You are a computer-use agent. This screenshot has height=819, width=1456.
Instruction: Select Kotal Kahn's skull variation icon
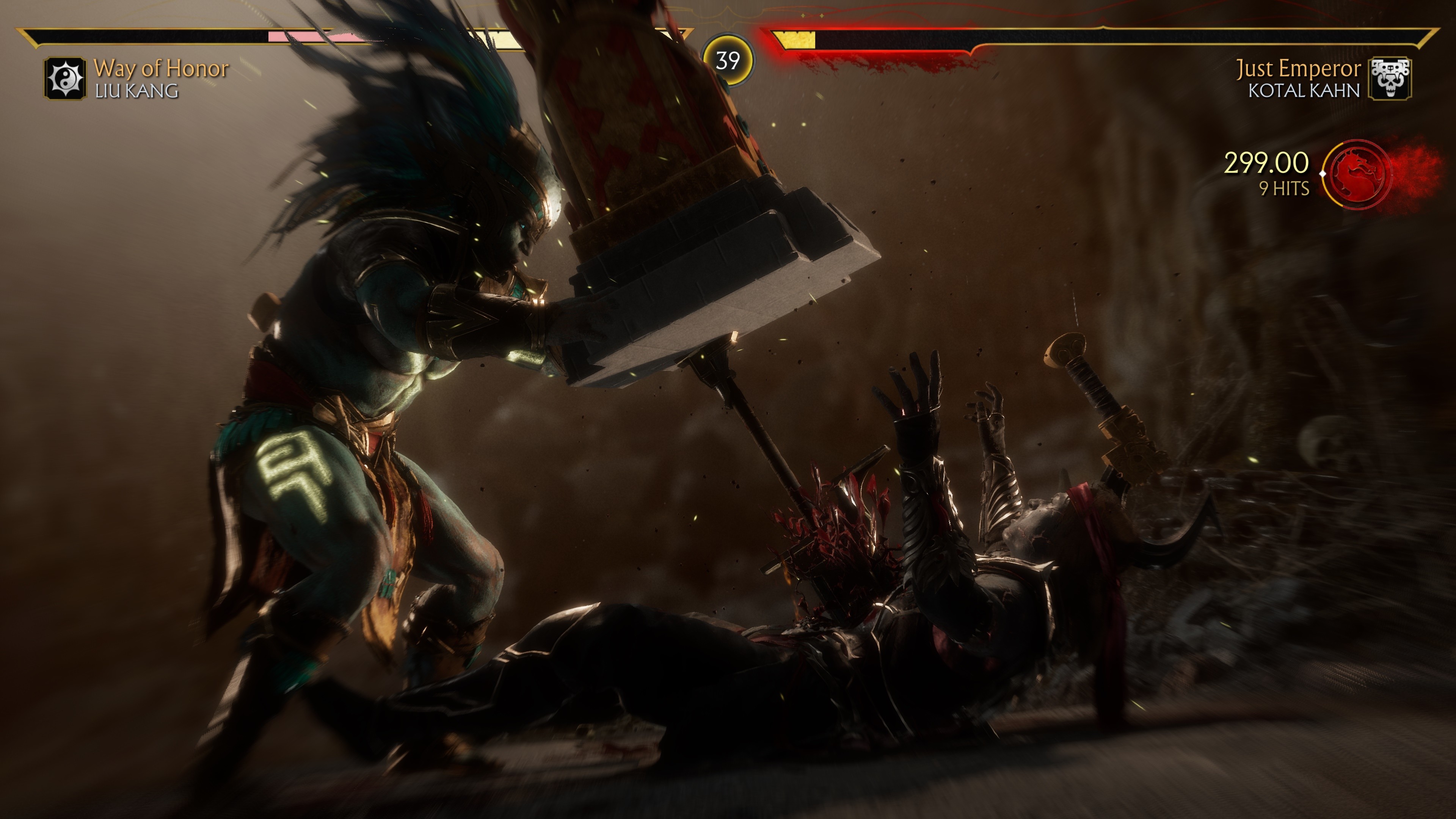tap(1390, 78)
